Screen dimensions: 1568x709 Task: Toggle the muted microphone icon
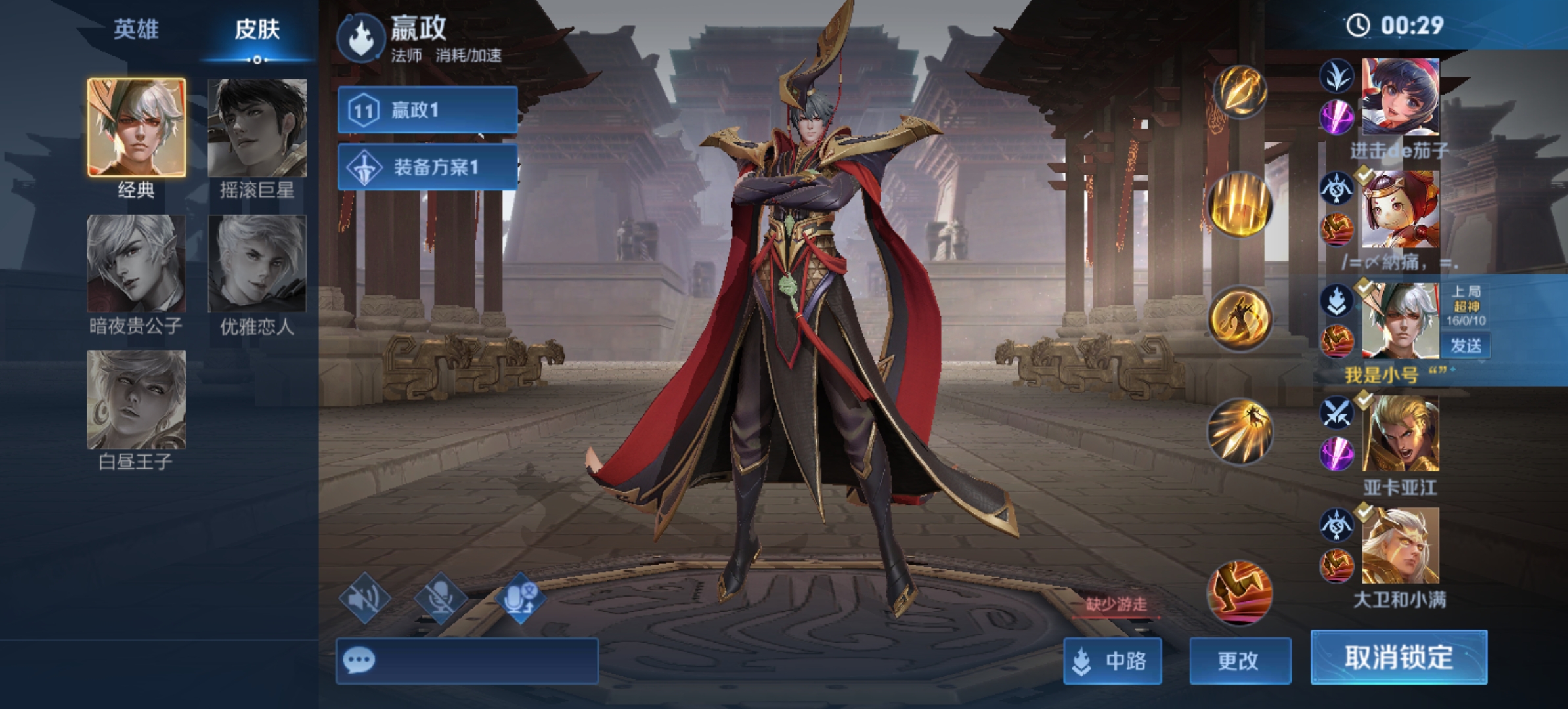tap(441, 598)
